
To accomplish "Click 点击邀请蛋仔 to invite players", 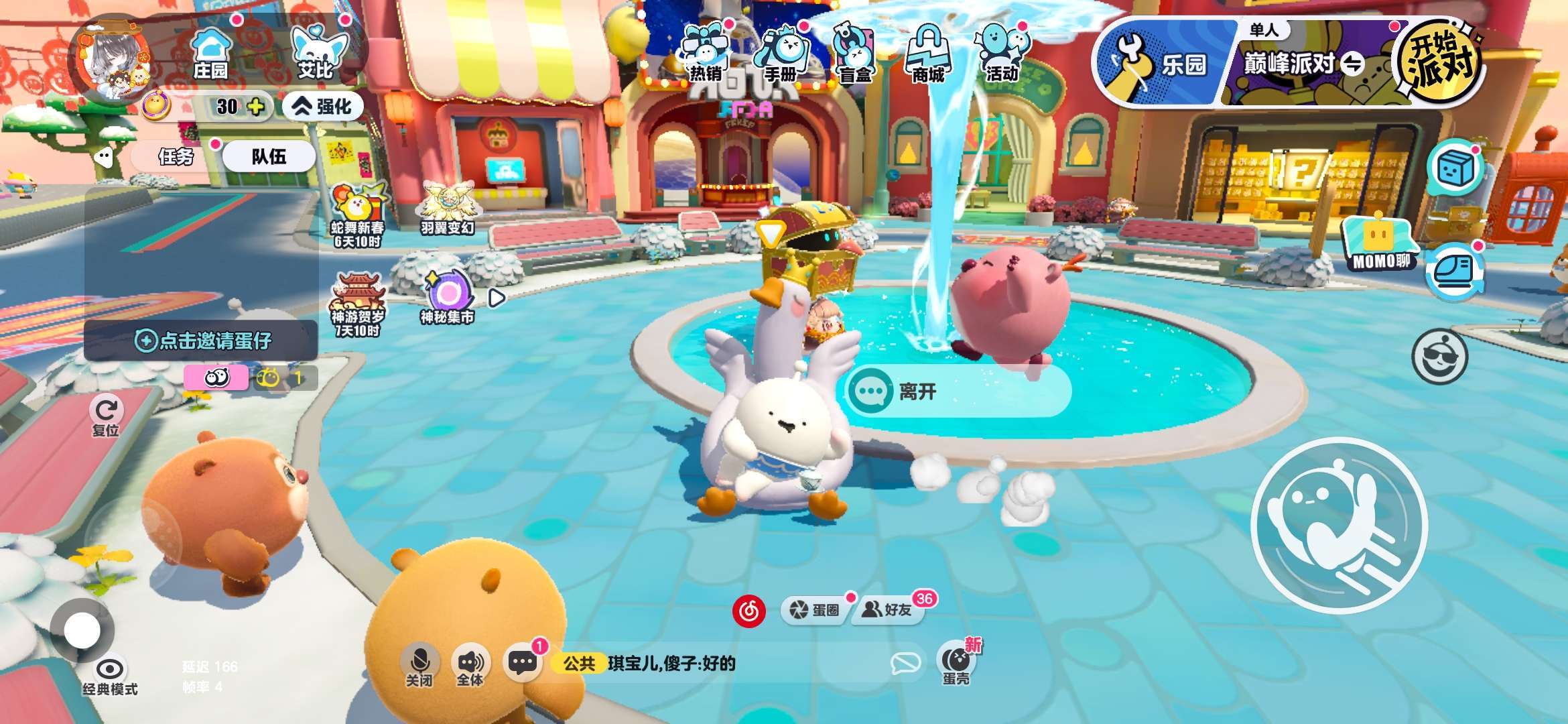I will pyautogui.click(x=202, y=341).
